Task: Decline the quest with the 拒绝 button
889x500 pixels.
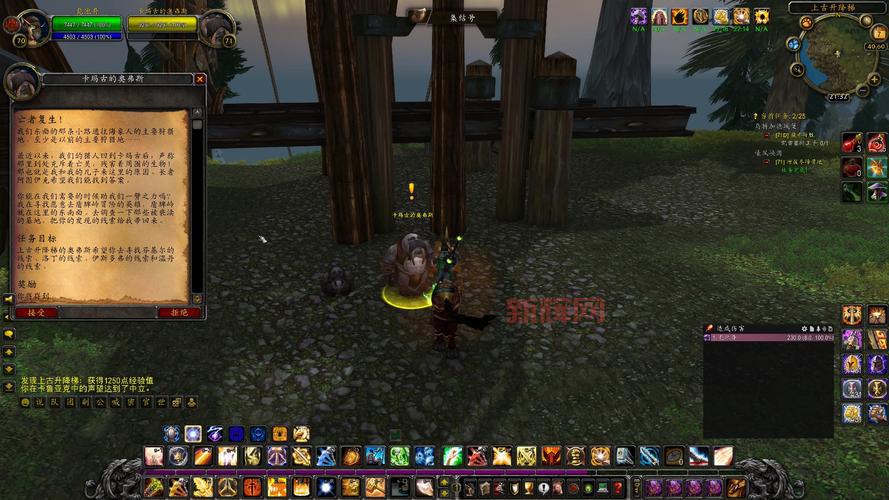Action: tap(180, 312)
